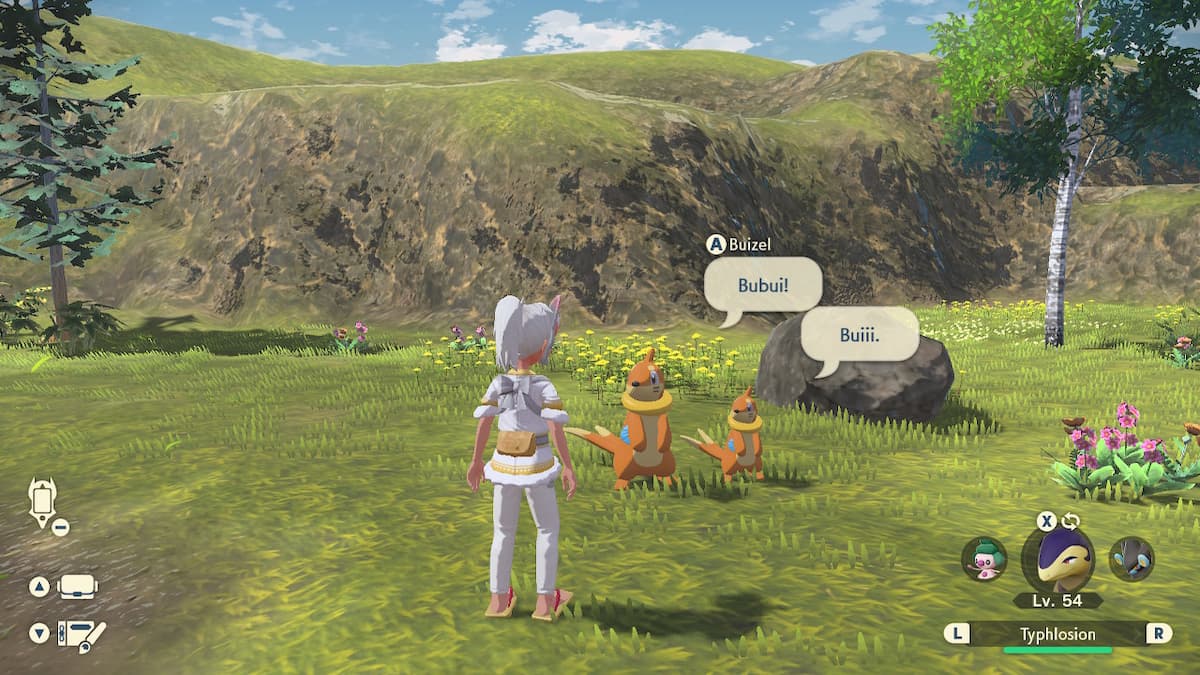Select the Typhlosion party portrait

point(1057,559)
